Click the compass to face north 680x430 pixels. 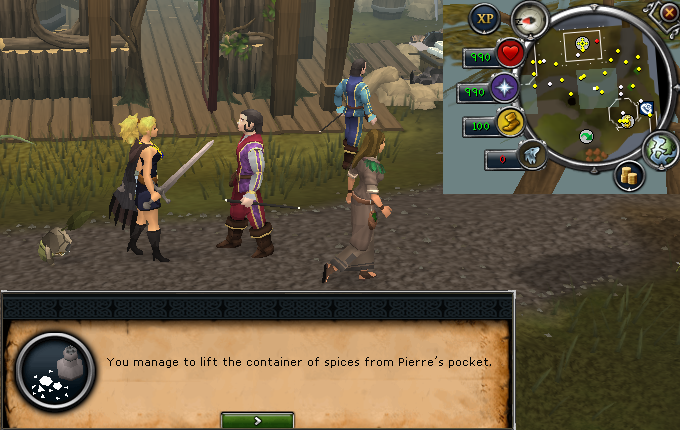pos(529,18)
